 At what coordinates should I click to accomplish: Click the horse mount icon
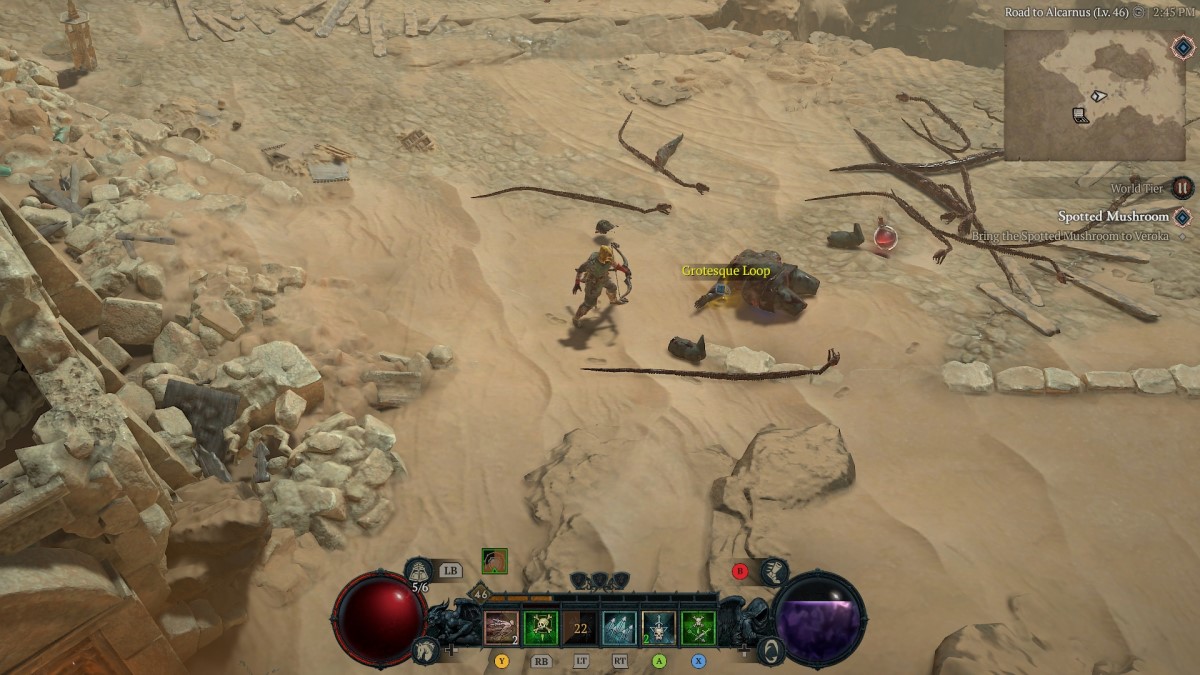pyautogui.click(x=423, y=650)
